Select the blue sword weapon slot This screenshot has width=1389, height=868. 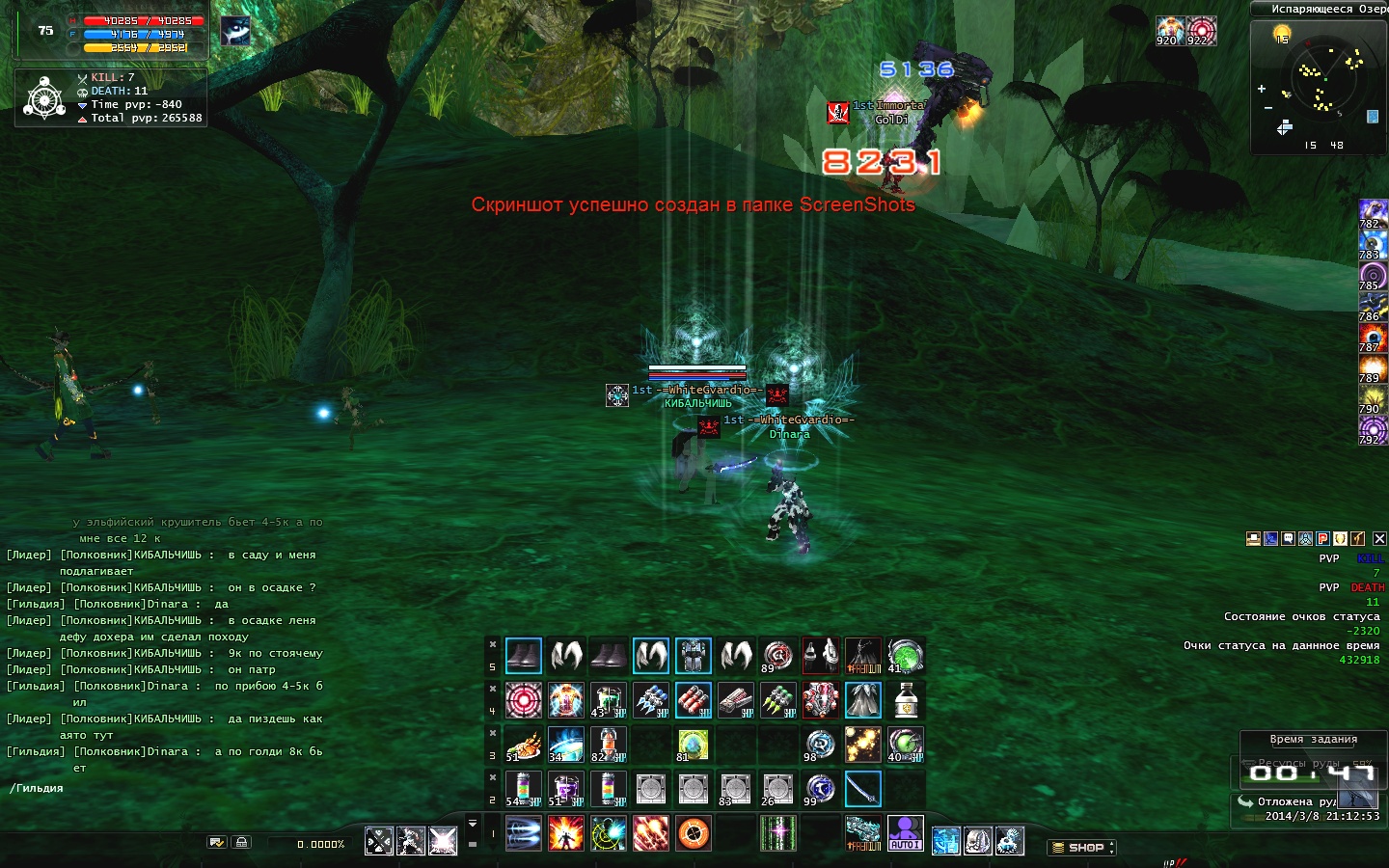862,789
